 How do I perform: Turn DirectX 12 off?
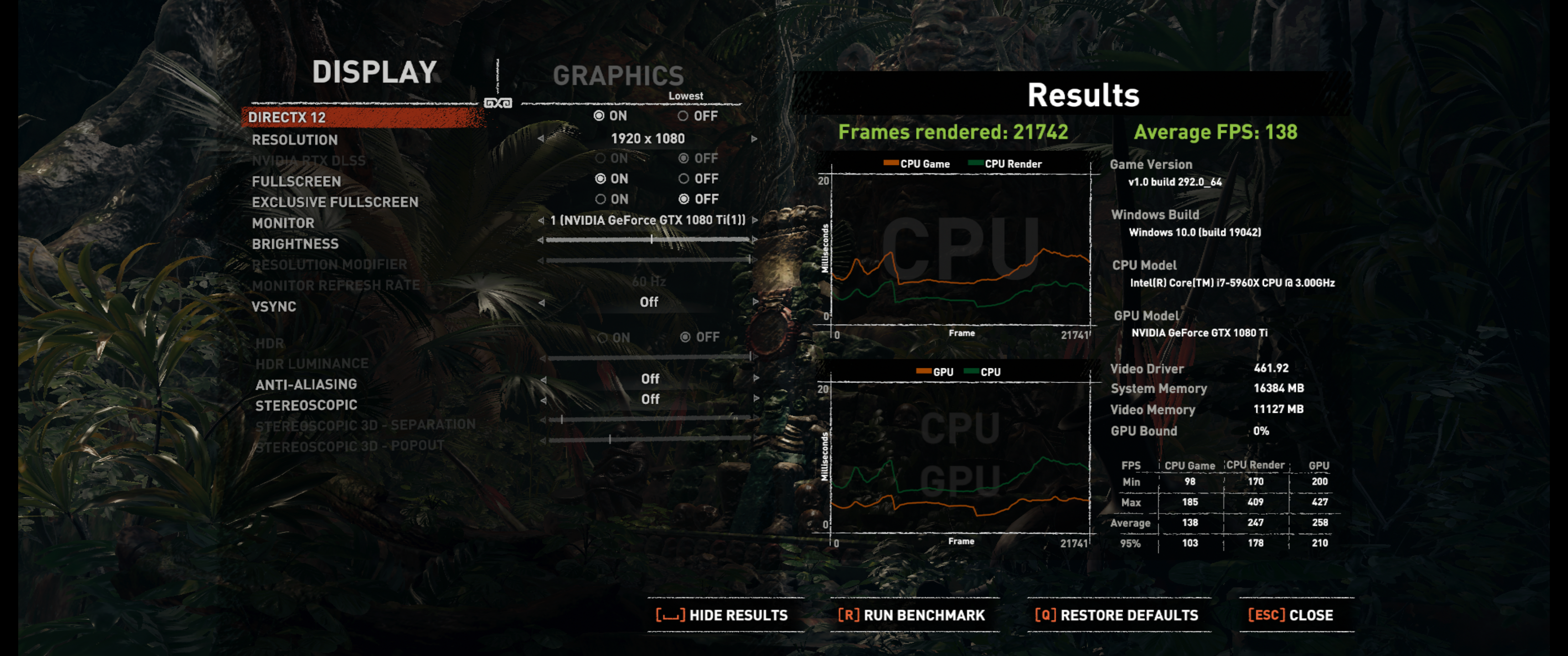tap(683, 116)
